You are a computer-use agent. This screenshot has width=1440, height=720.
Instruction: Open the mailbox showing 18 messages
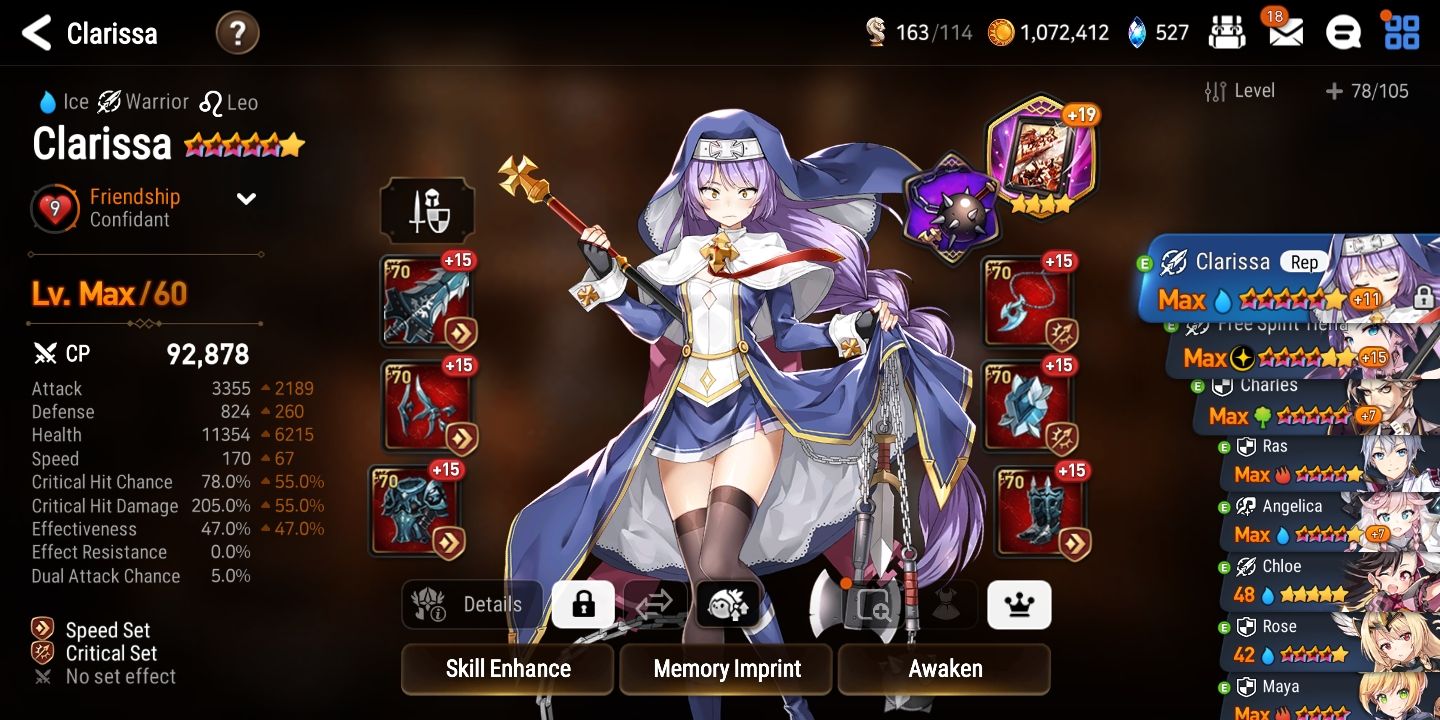(x=1284, y=33)
